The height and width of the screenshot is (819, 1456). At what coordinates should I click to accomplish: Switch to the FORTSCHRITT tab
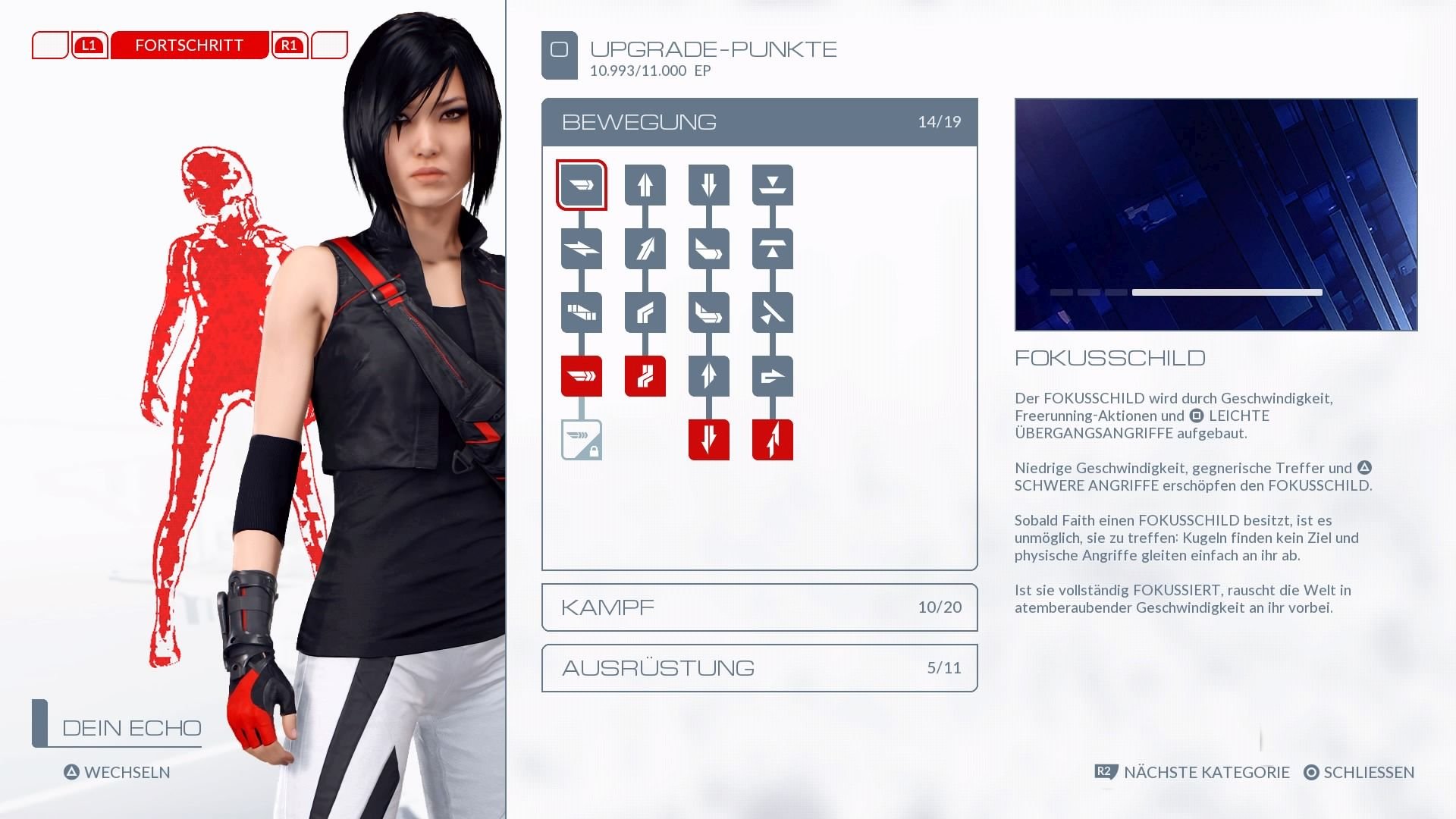188,45
